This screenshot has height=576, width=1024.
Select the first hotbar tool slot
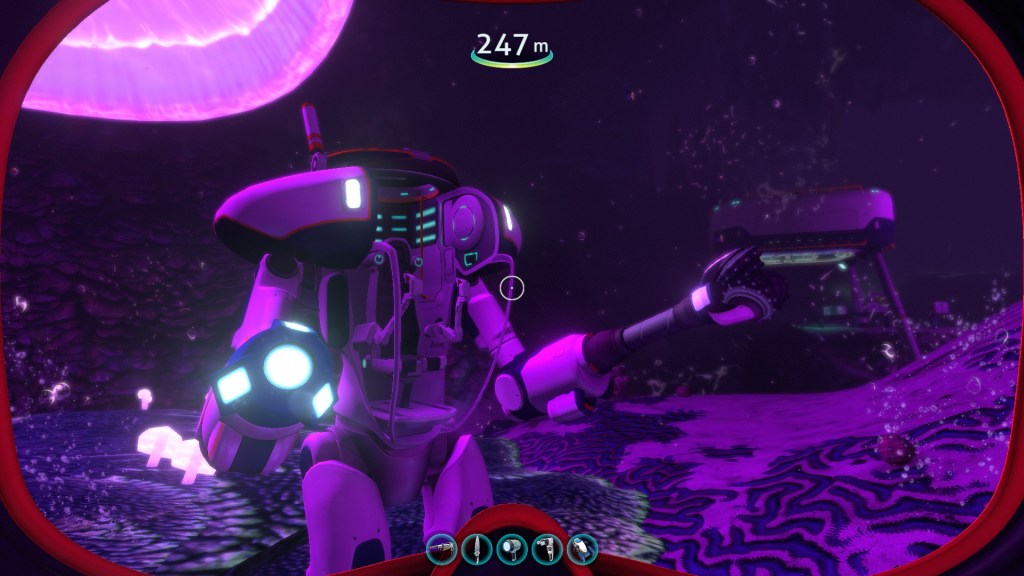tap(440, 548)
